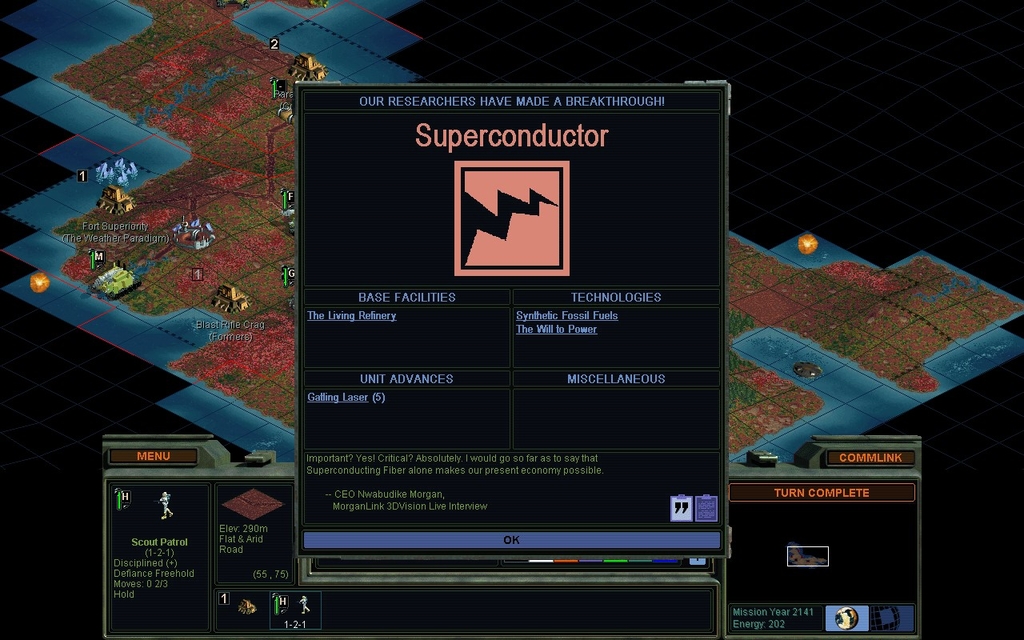Viewport: 1024px width, 640px height.
Task: Click the Scout Patrol unit portrait
Action: coord(166,506)
